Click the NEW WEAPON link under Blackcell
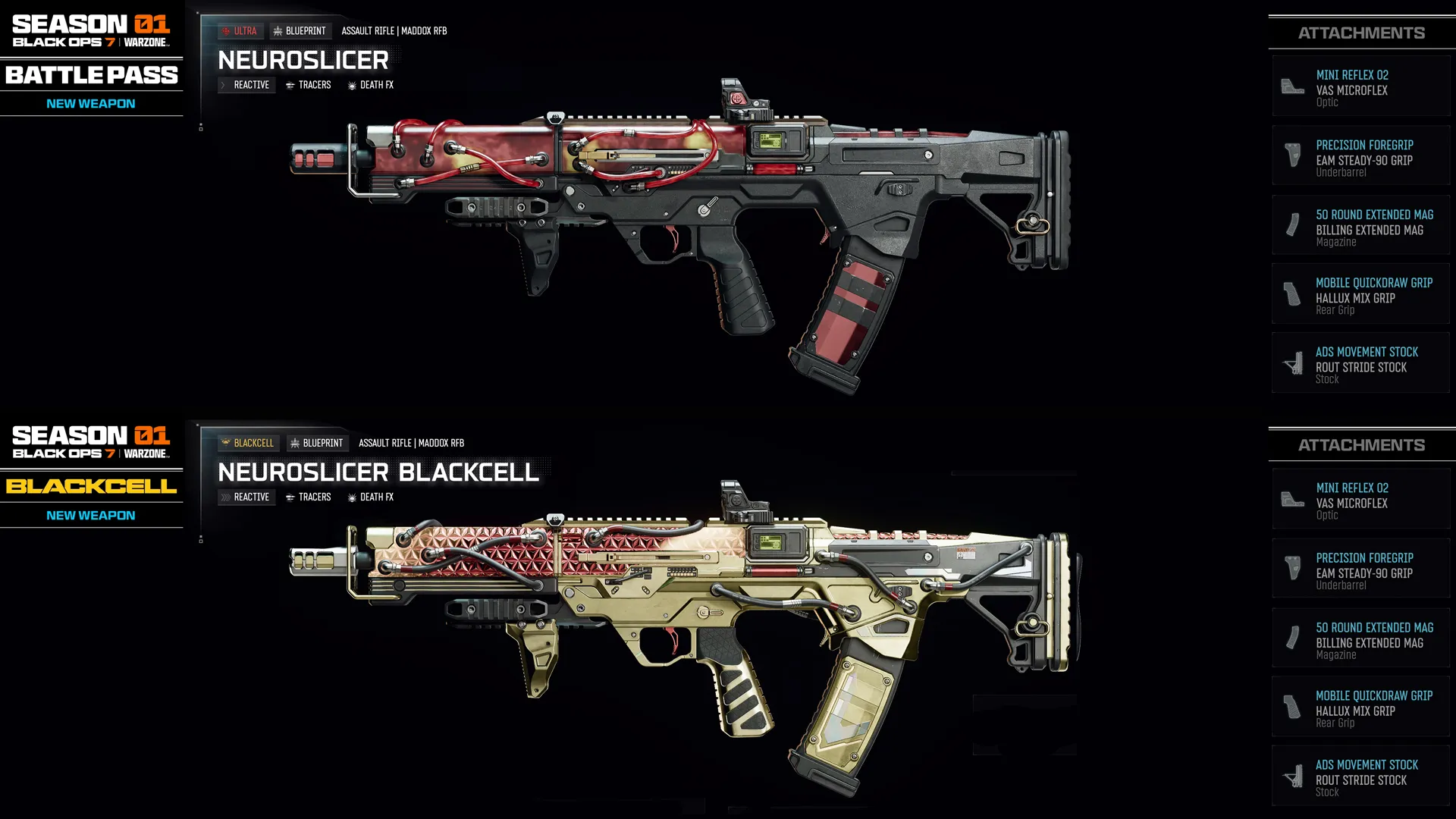The width and height of the screenshot is (1456, 819). (x=92, y=515)
